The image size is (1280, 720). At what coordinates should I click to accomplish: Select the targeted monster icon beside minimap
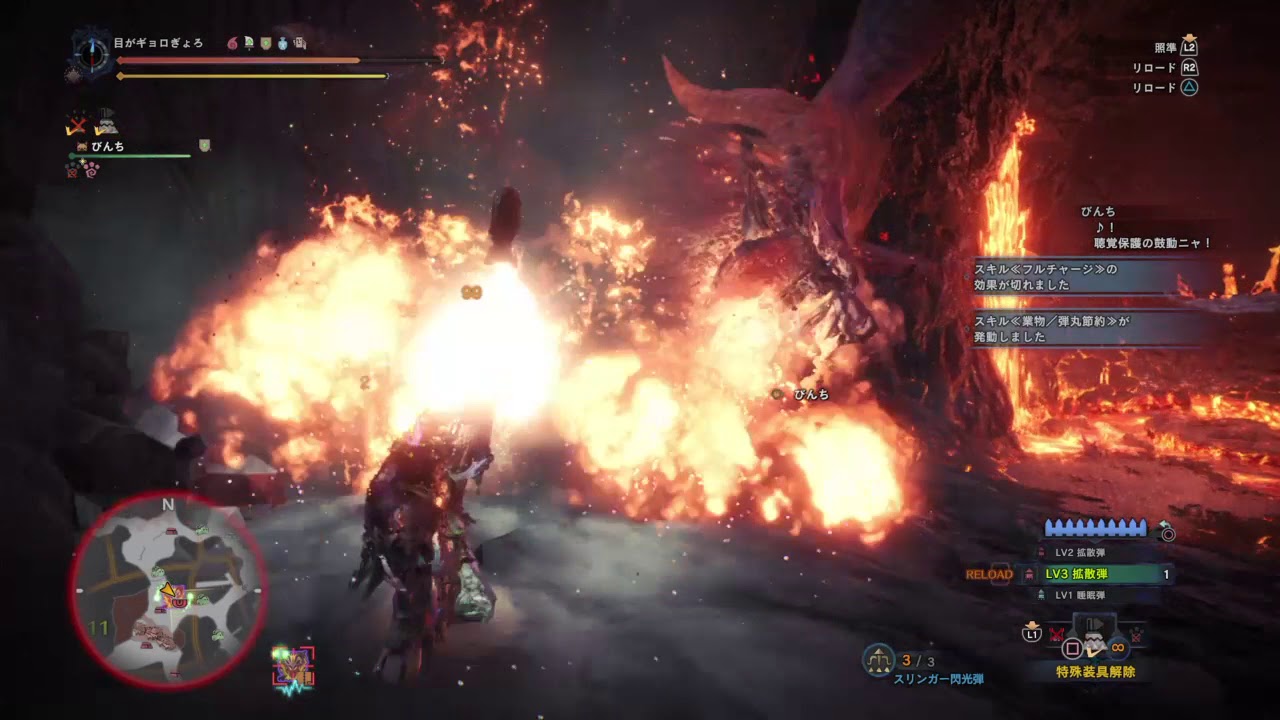point(293,667)
